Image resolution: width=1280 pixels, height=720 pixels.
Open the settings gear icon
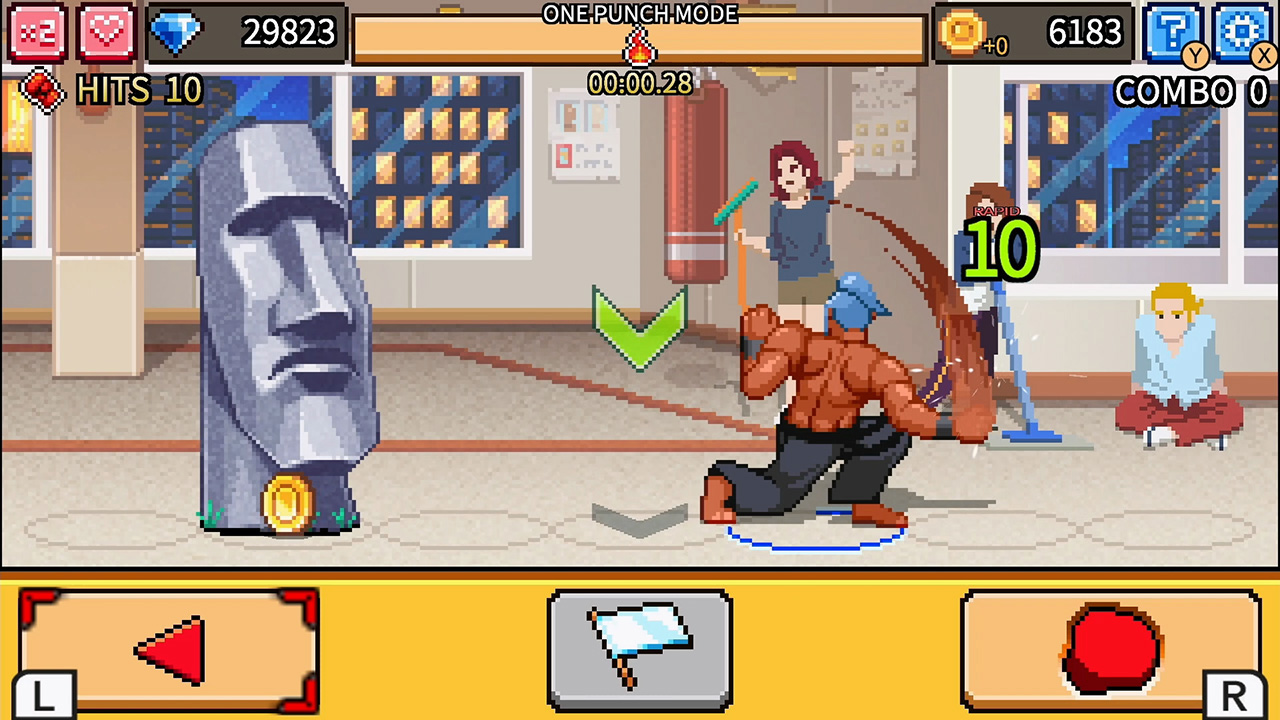click(x=1240, y=31)
